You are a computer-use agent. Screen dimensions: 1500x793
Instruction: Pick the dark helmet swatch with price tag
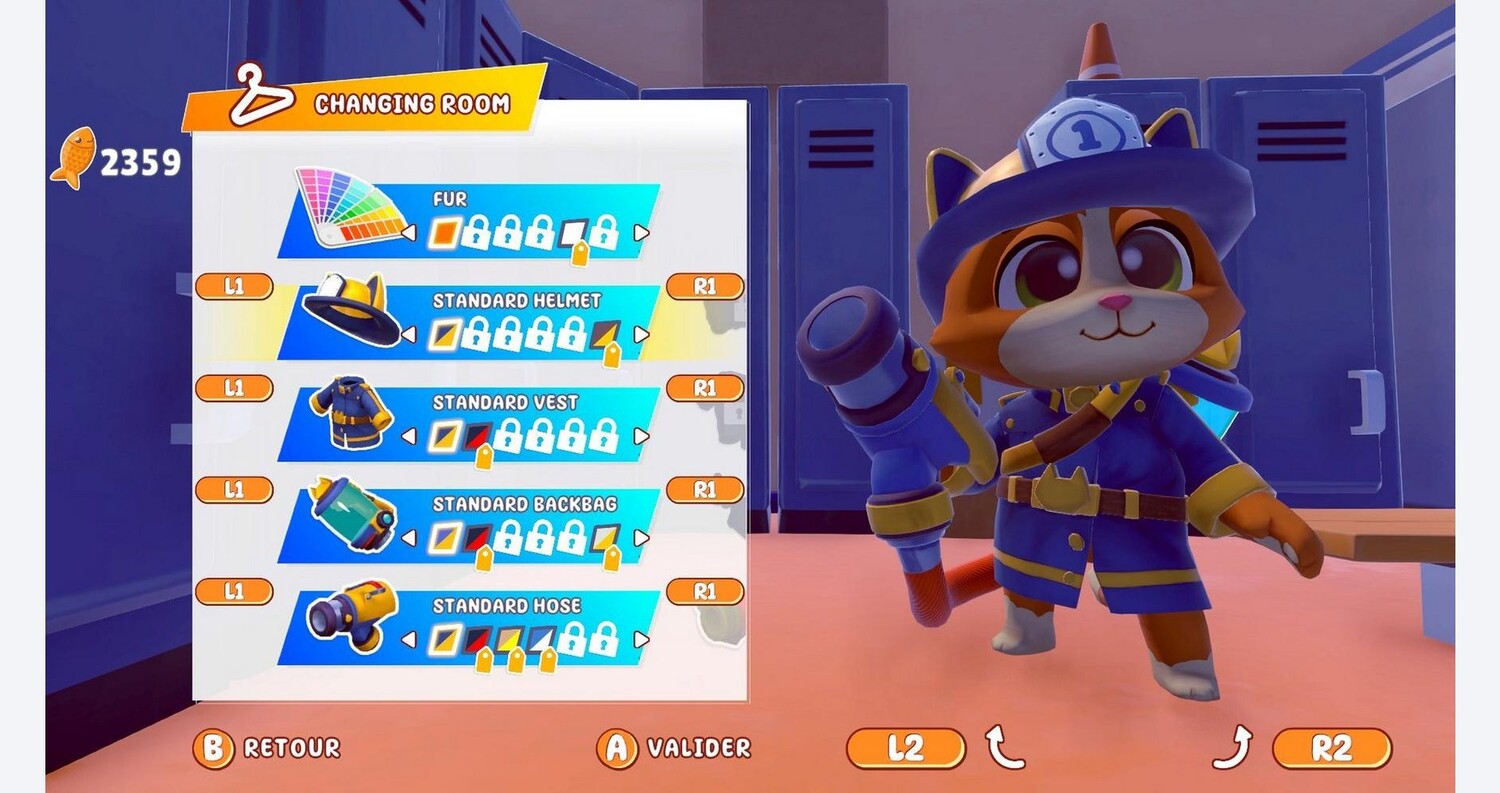(x=604, y=334)
